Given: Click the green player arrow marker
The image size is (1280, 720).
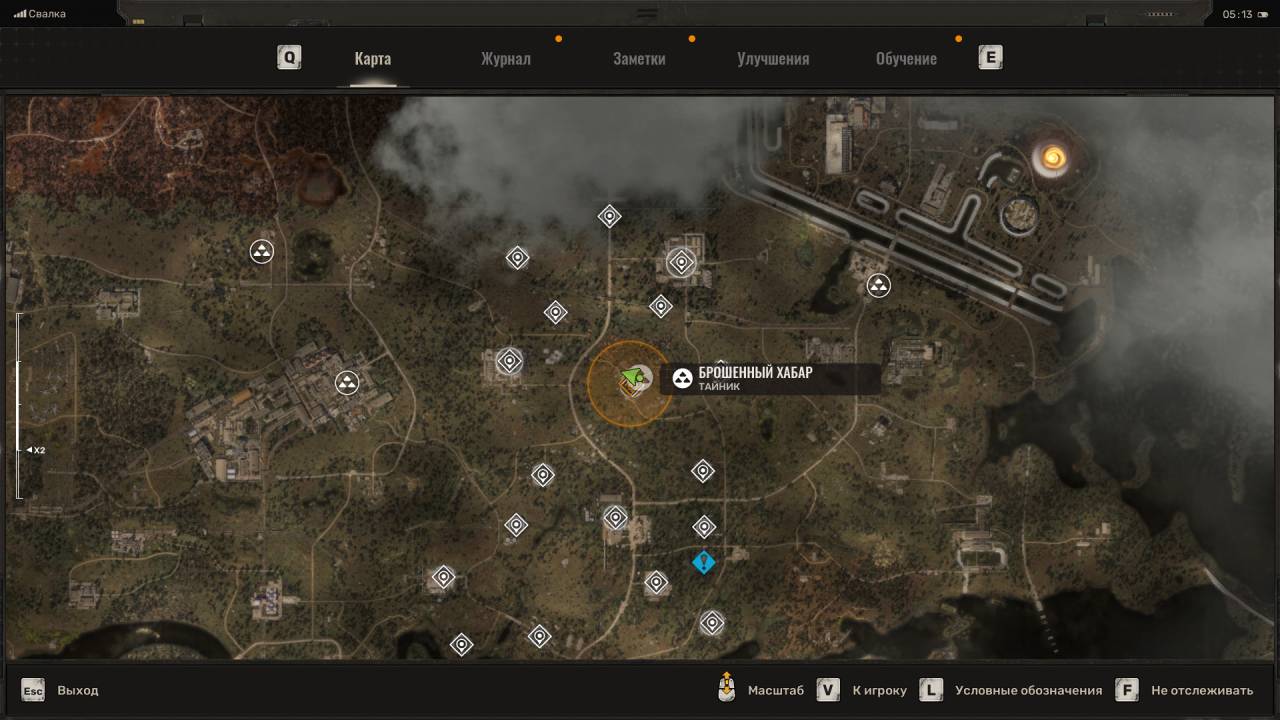Looking at the screenshot, I should [631, 376].
